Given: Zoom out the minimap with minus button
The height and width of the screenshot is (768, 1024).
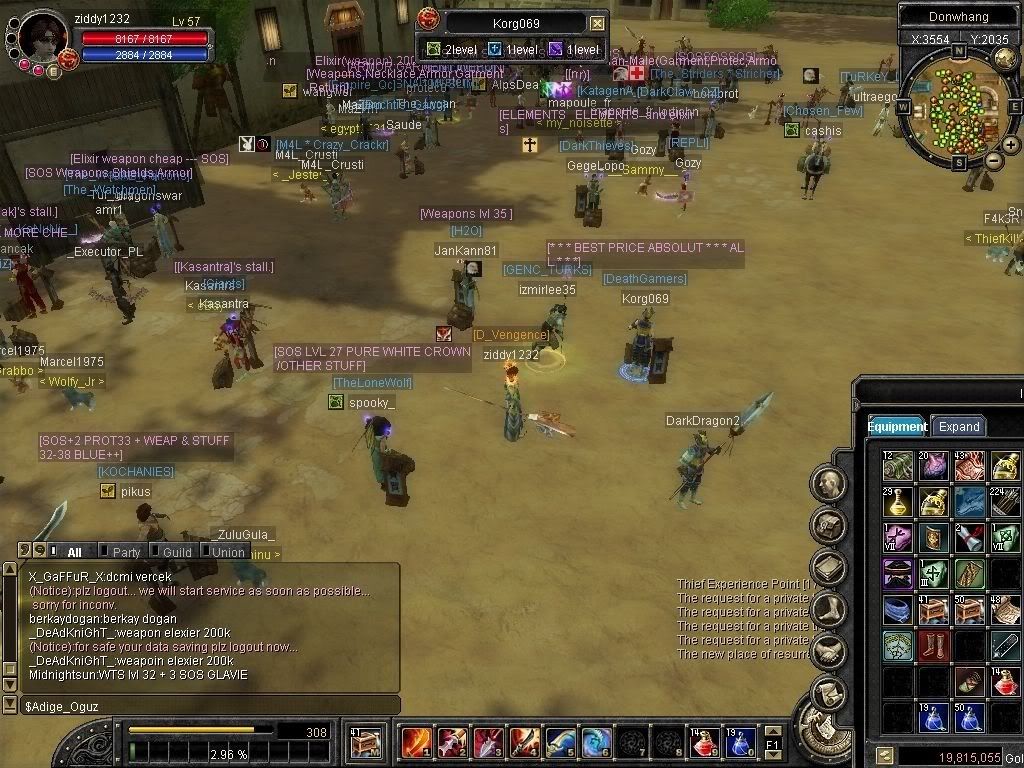Looking at the screenshot, I should [x=994, y=160].
